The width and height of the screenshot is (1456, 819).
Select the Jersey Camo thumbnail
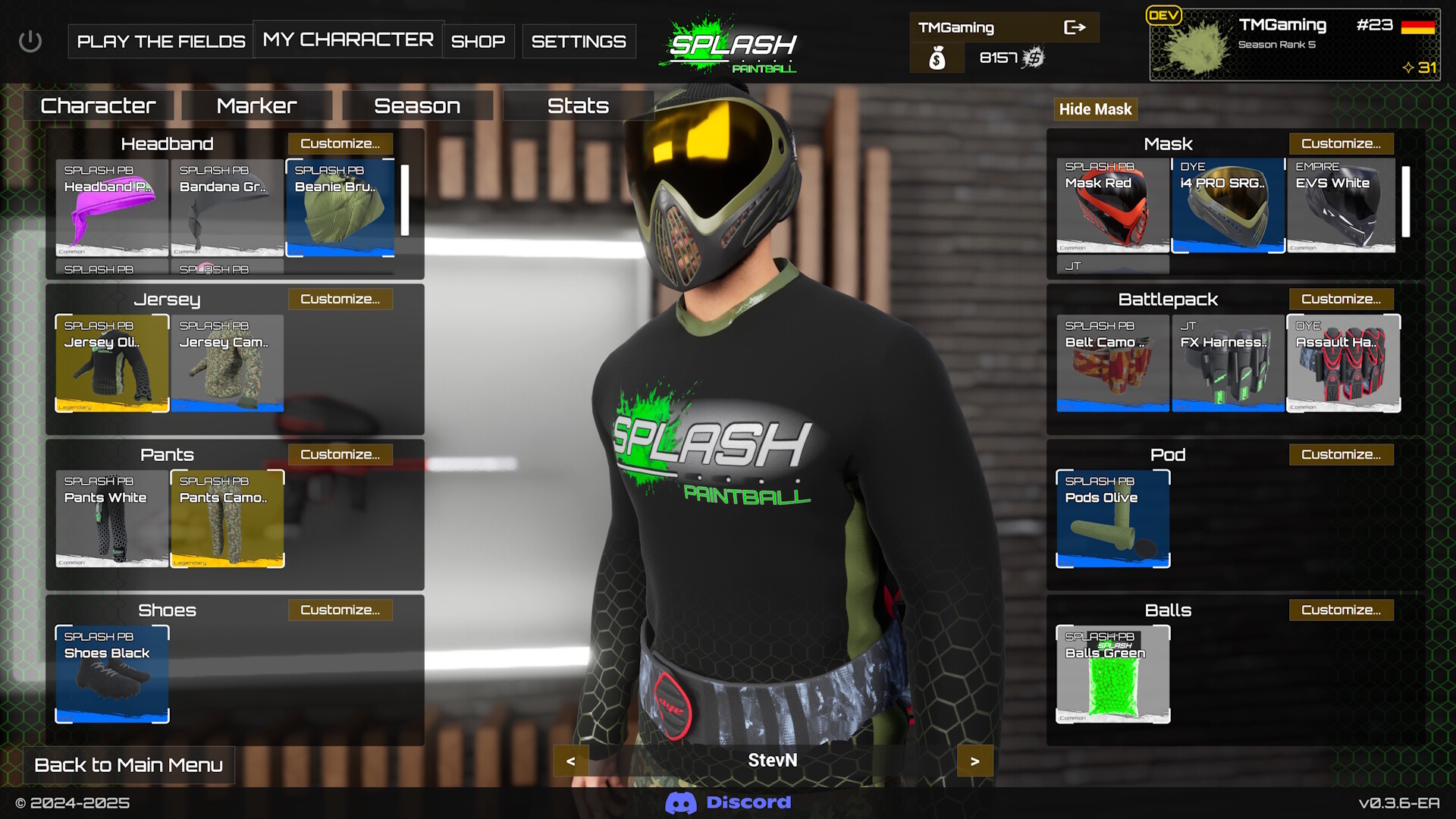227,363
